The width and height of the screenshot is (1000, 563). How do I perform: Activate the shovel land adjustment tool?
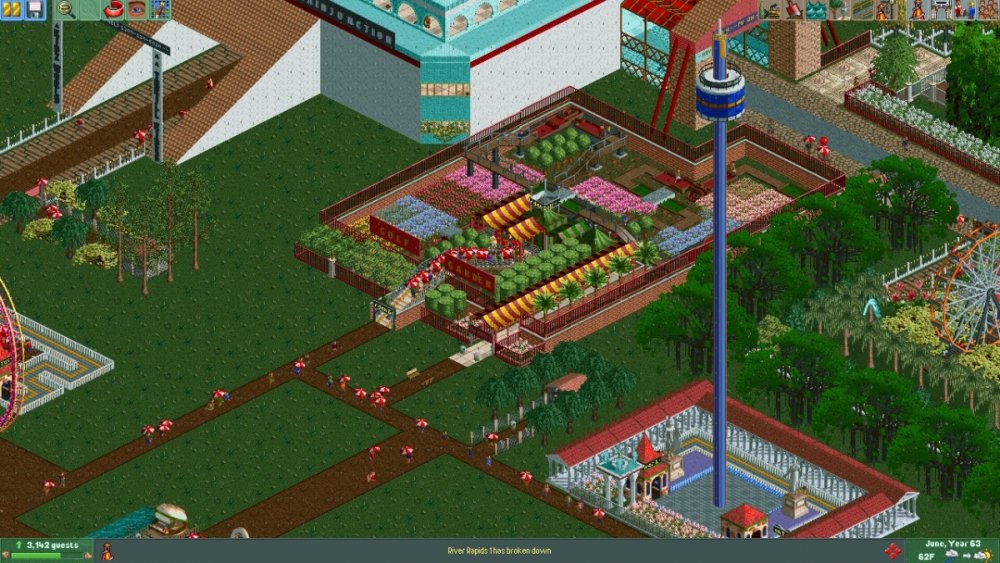coord(792,10)
